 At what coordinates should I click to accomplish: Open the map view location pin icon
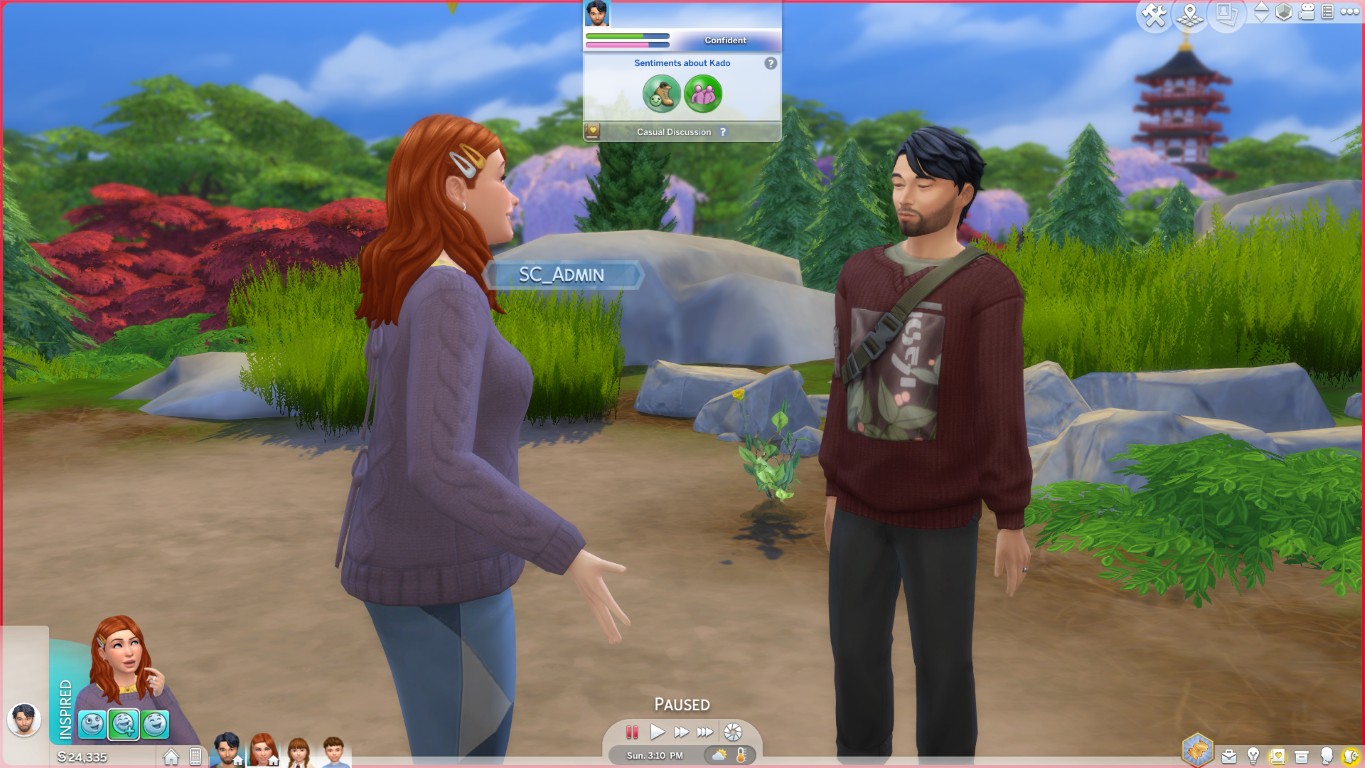(1190, 16)
